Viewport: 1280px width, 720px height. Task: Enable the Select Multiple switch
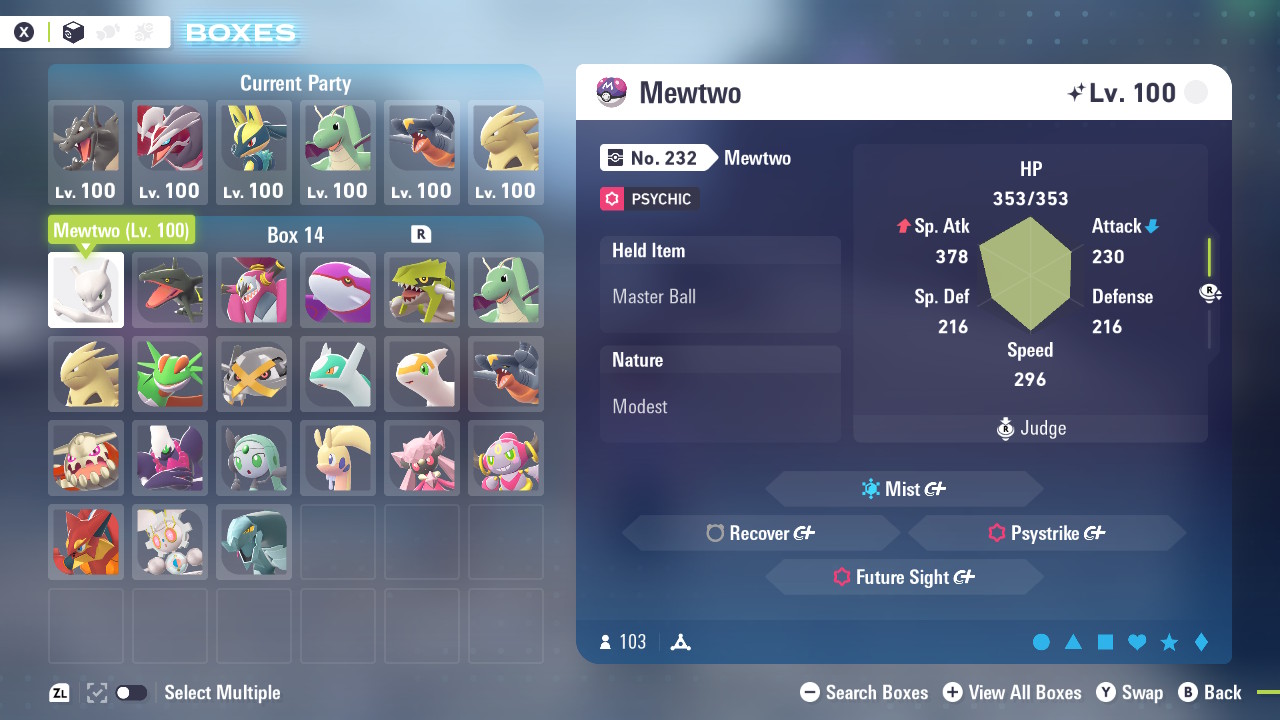(131, 692)
